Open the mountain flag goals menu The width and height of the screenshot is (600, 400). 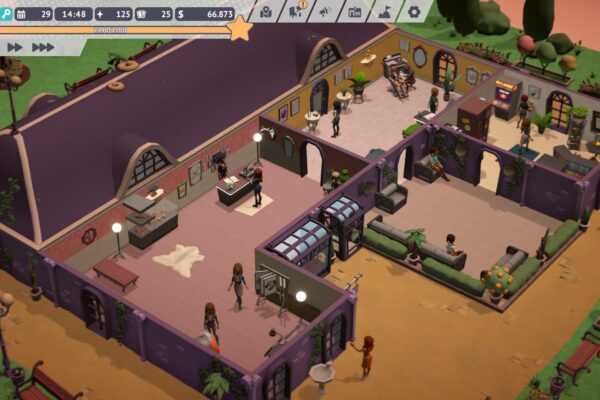[385, 13]
